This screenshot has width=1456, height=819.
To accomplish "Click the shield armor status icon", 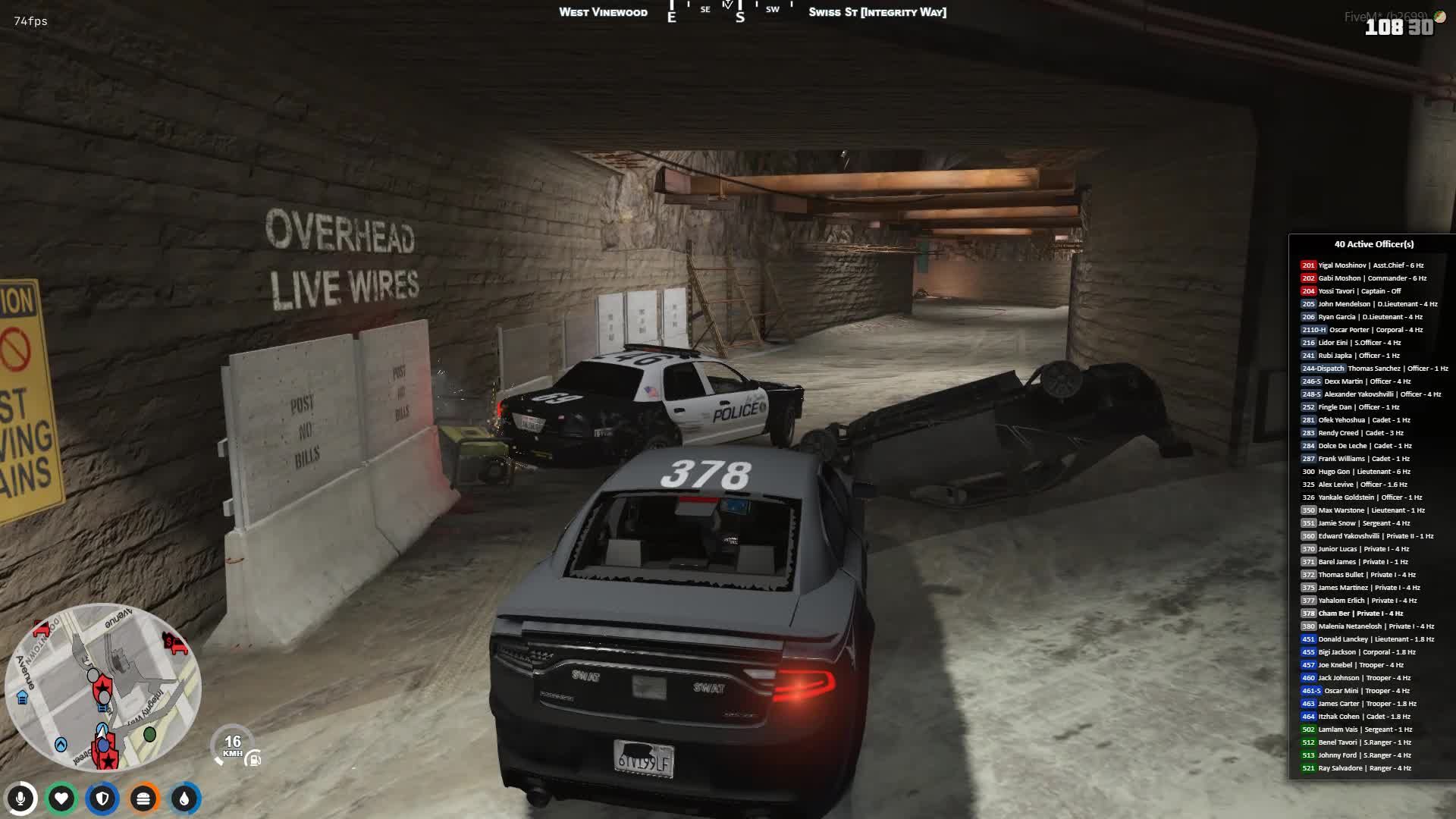I will [102, 799].
